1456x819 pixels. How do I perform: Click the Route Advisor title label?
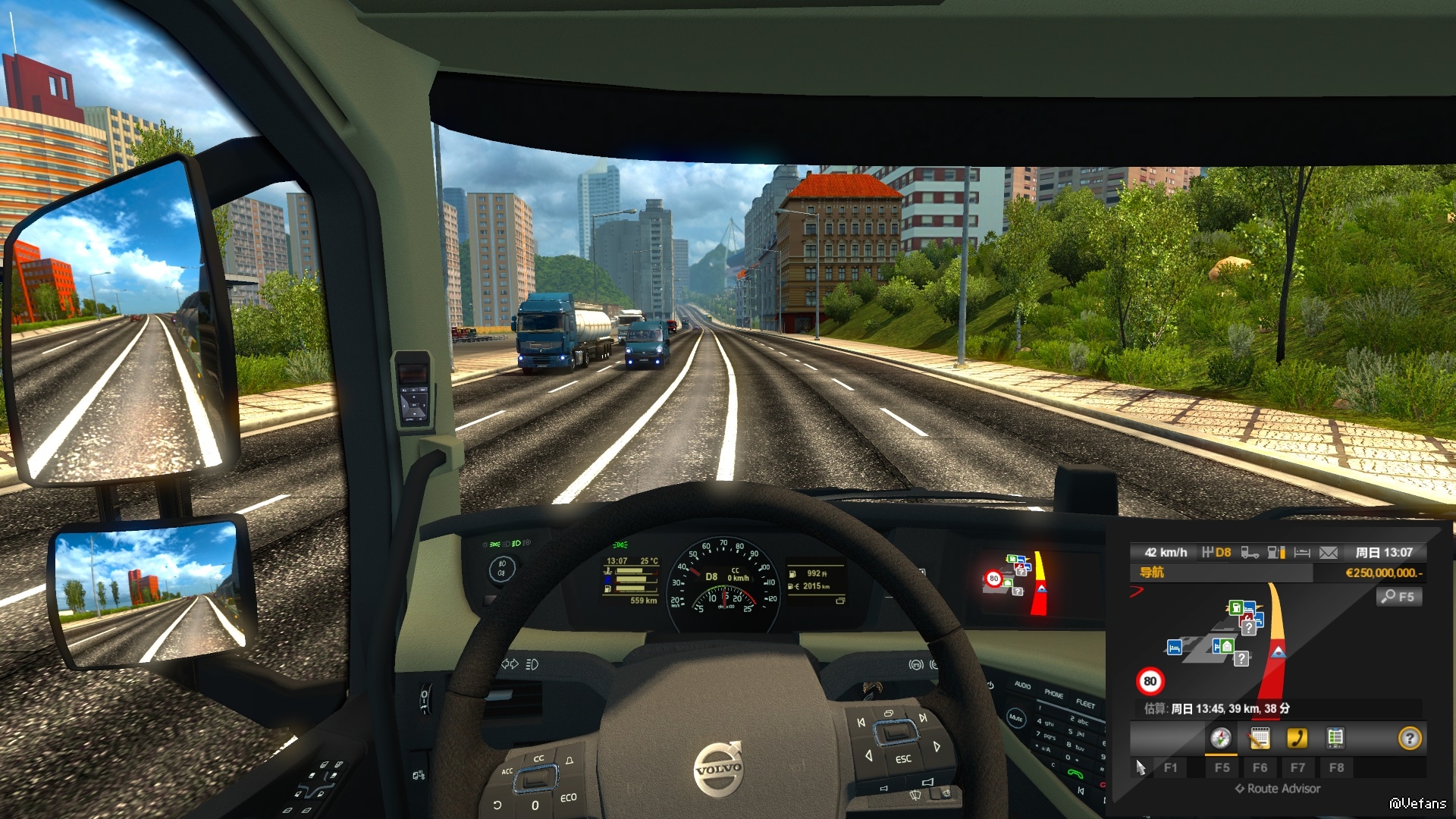(x=1283, y=789)
